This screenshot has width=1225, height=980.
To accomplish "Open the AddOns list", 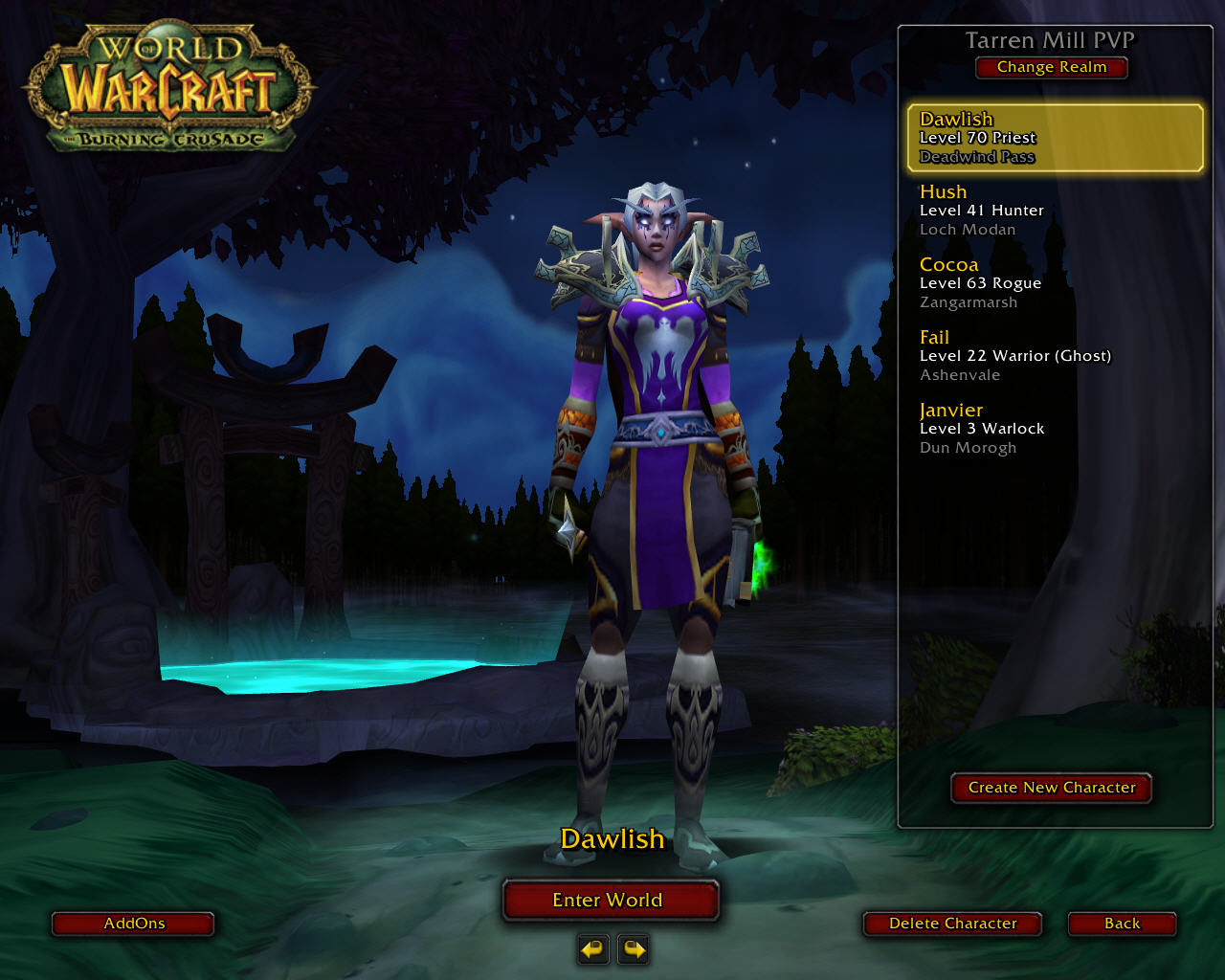I will click(x=133, y=924).
